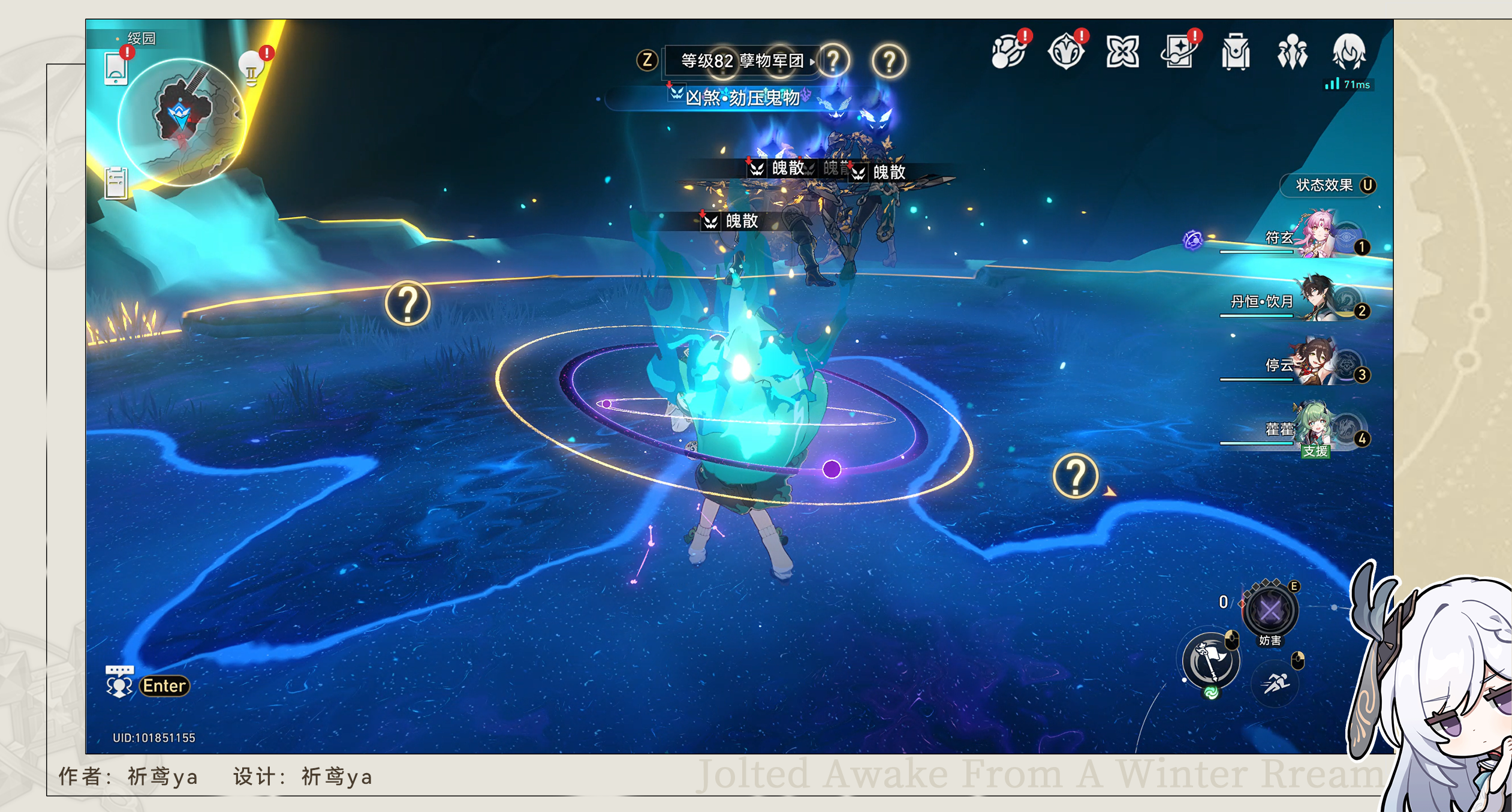Use the 妨害 technique skill icon
The width and height of the screenshot is (1512, 812).
[x=1270, y=609]
